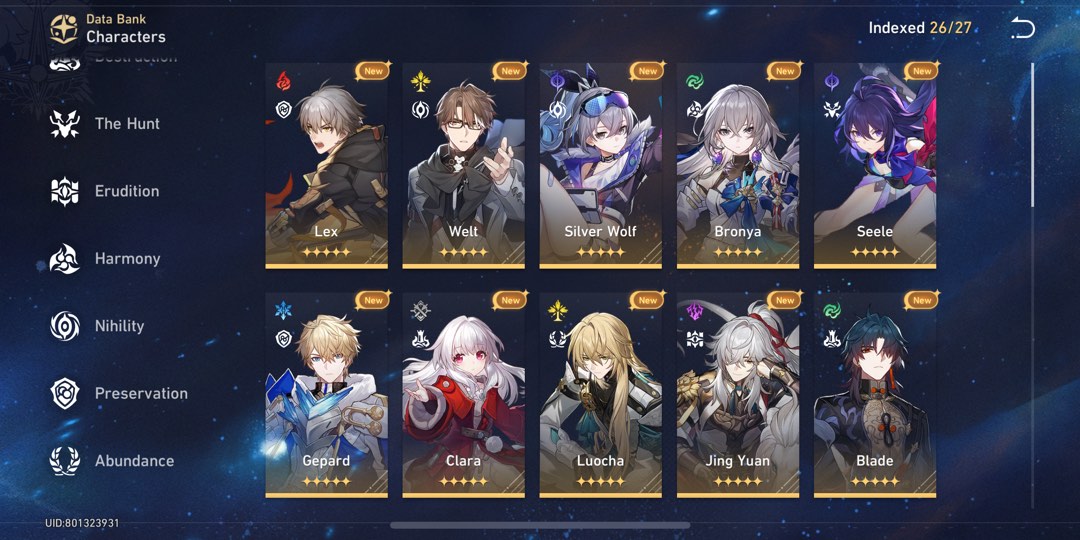Select Gepard's character card
Viewport: 1080px width, 540px height.
pos(326,394)
